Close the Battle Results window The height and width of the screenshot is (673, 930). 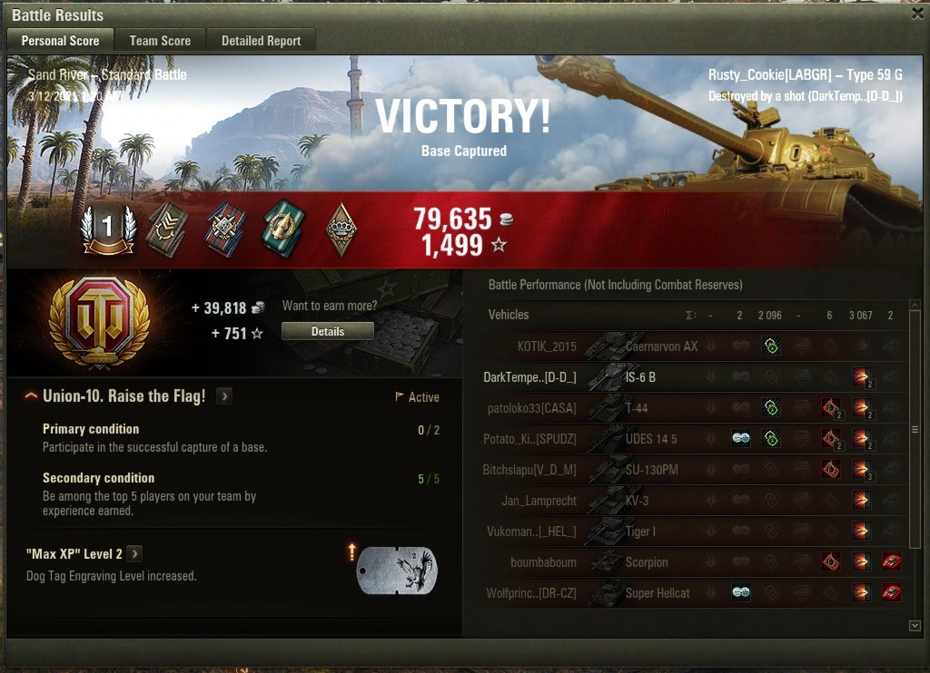click(917, 14)
